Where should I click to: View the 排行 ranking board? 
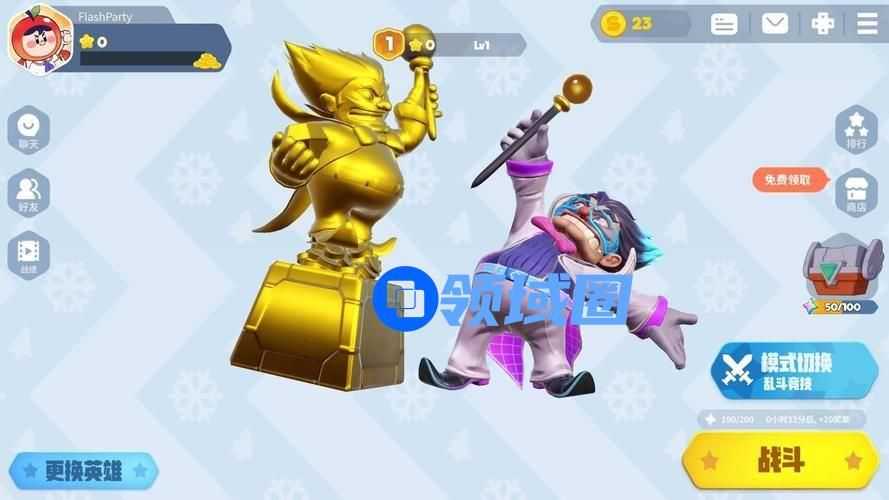pos(856,128)
